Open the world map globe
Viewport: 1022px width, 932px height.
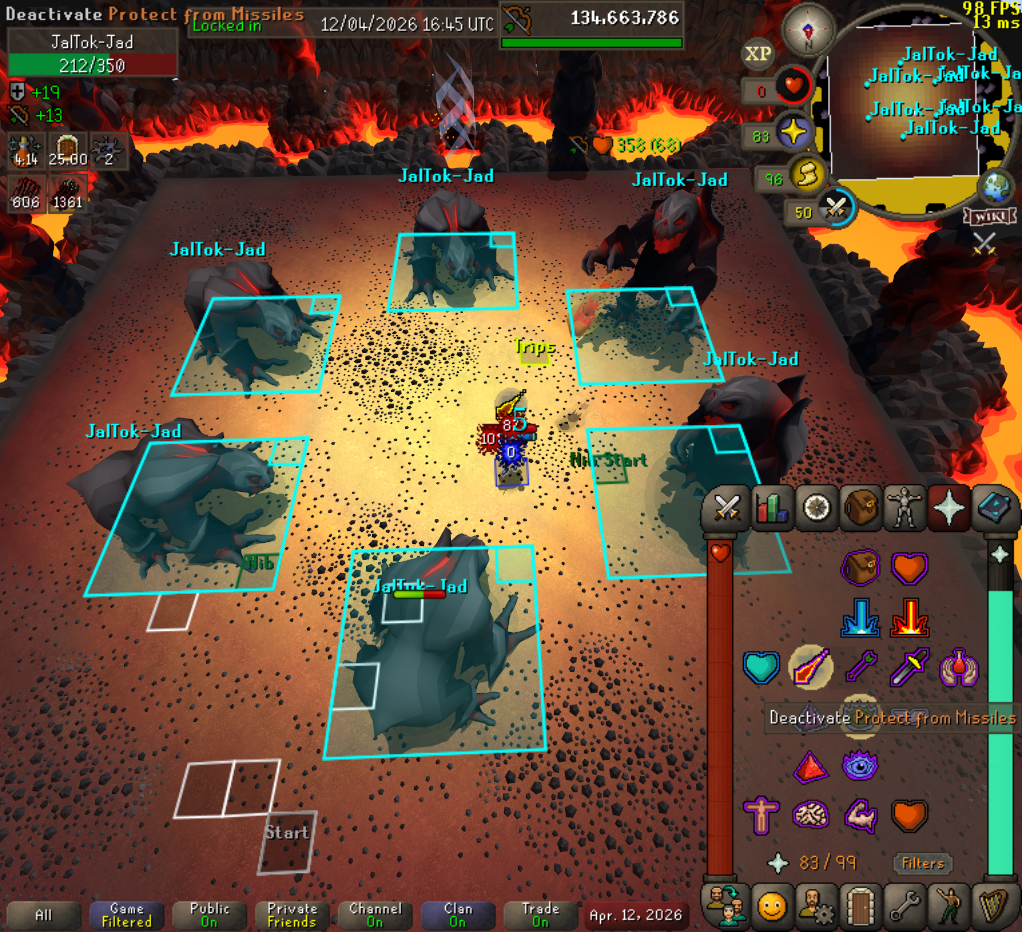996,187
